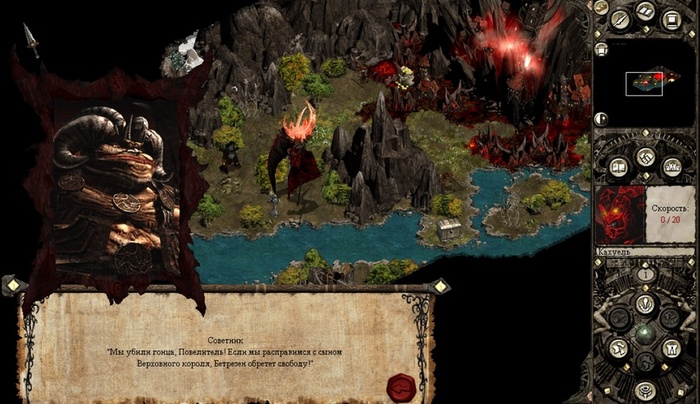The width and height of the screenshot is (700, 404).
Task: Click the half-moon button beside the minimap
Action: pyautogui.click(x=600, y=117)
